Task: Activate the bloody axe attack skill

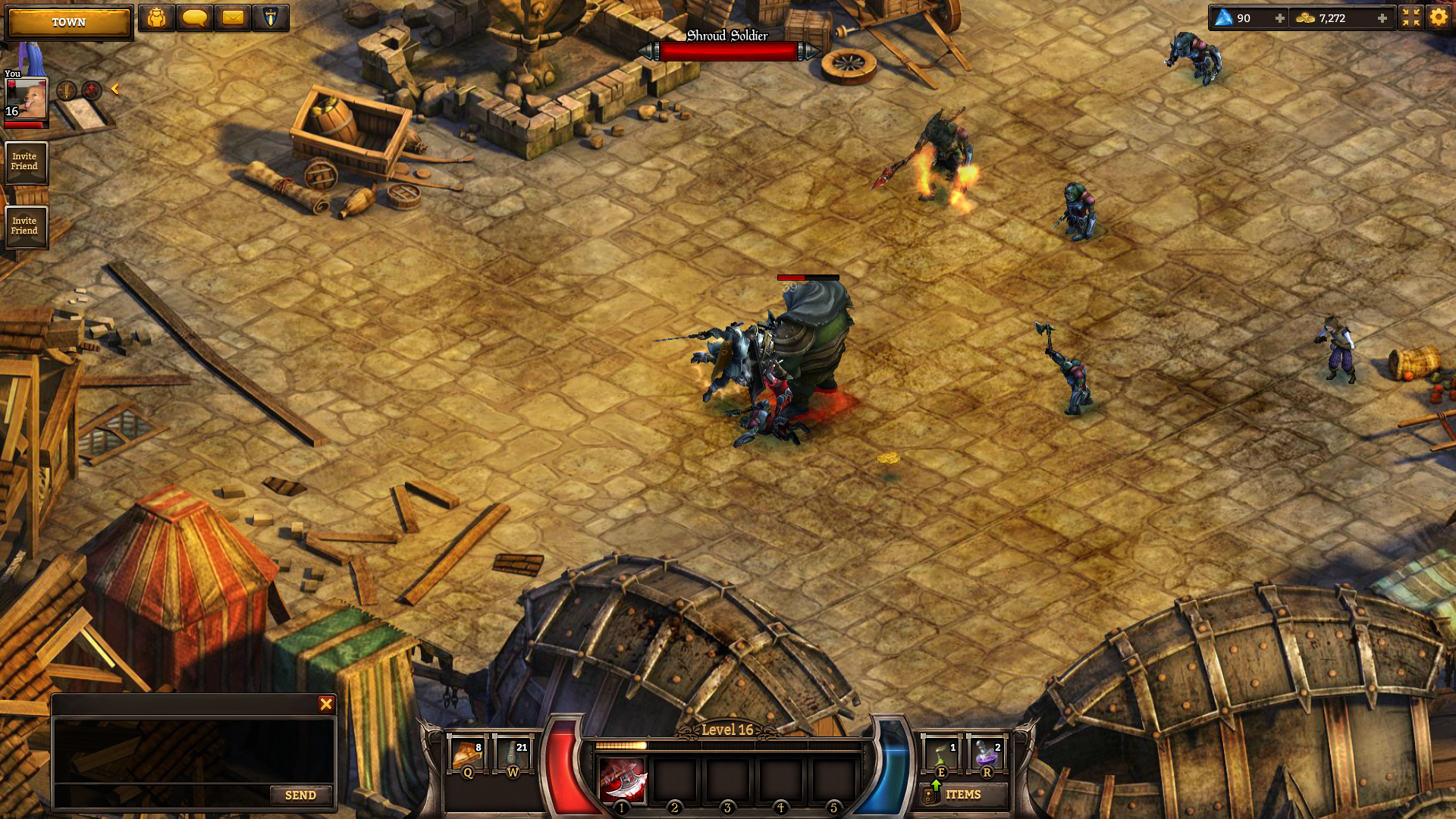Action: click(623, 780)
